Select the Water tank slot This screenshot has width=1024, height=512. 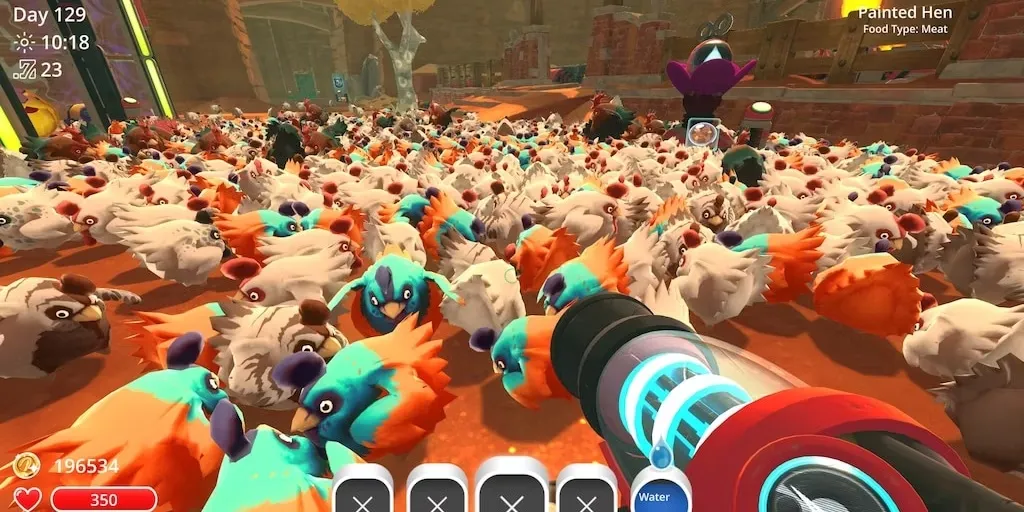(x=653, y=493)
